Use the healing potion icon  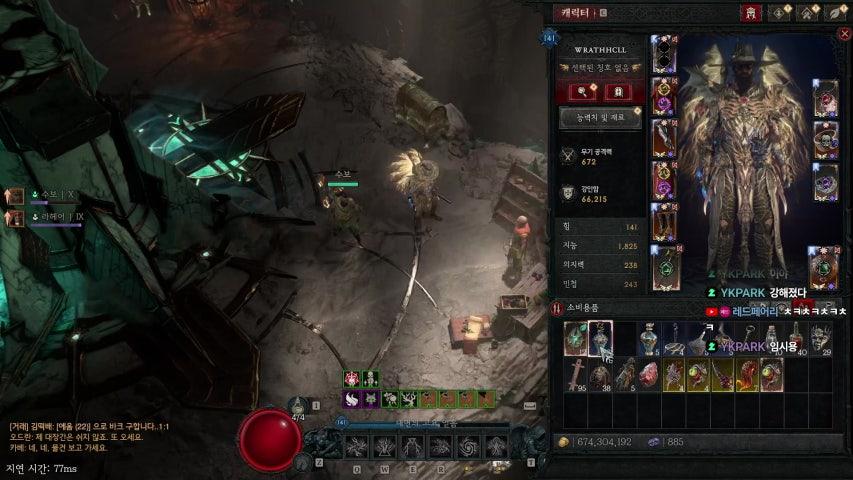click(x=297, y=405)
